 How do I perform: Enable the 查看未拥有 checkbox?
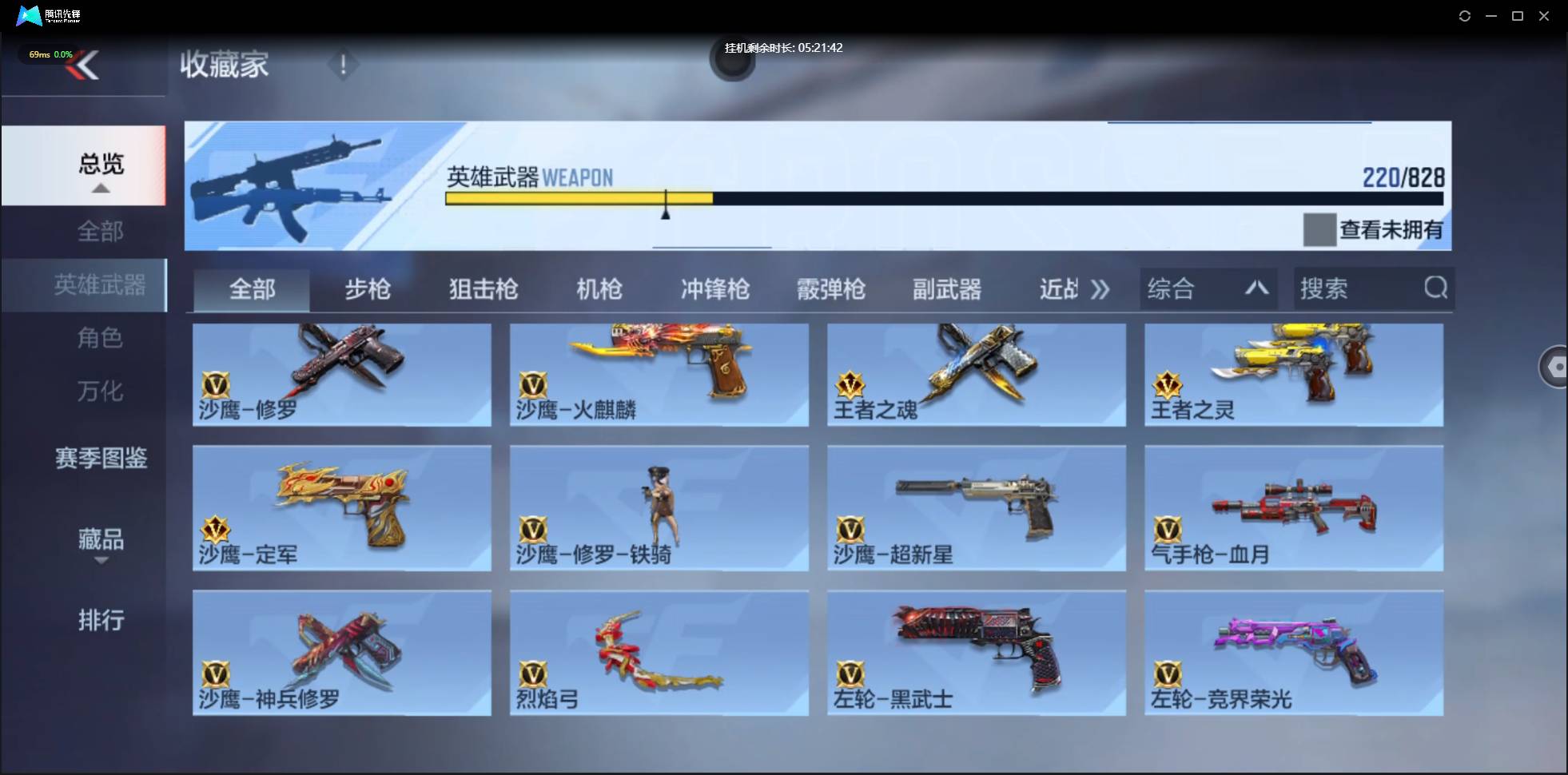tap(1319, 229)
